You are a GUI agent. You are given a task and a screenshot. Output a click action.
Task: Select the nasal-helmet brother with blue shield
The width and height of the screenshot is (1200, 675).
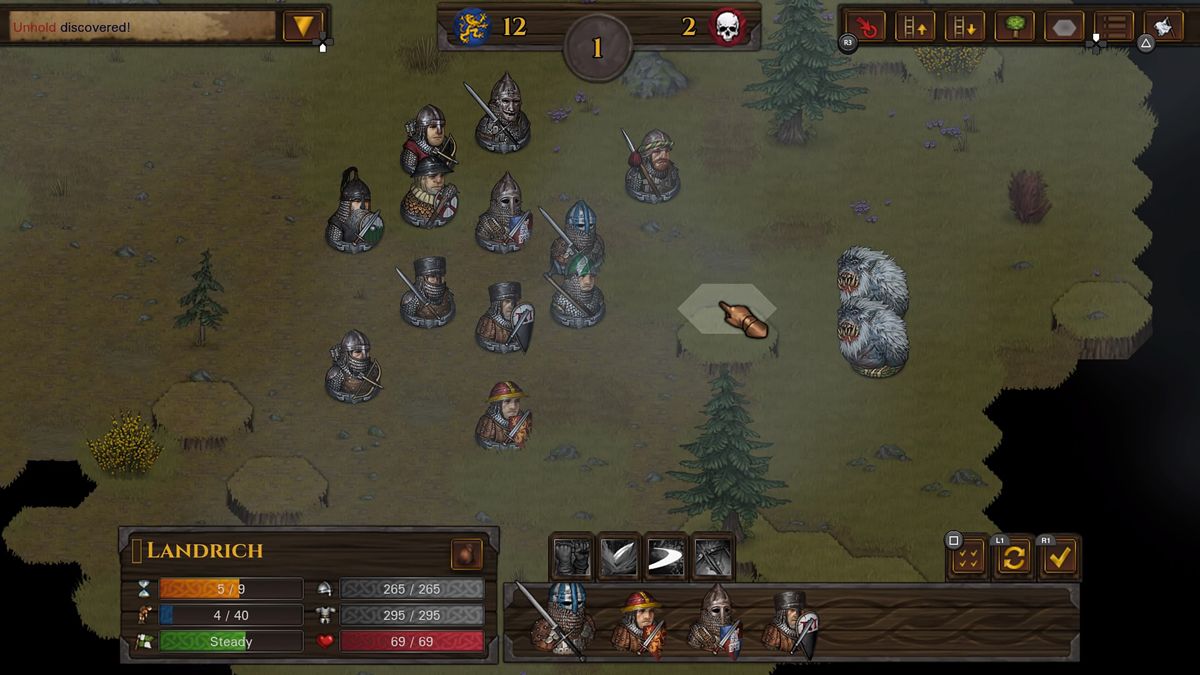pos(716,620)
